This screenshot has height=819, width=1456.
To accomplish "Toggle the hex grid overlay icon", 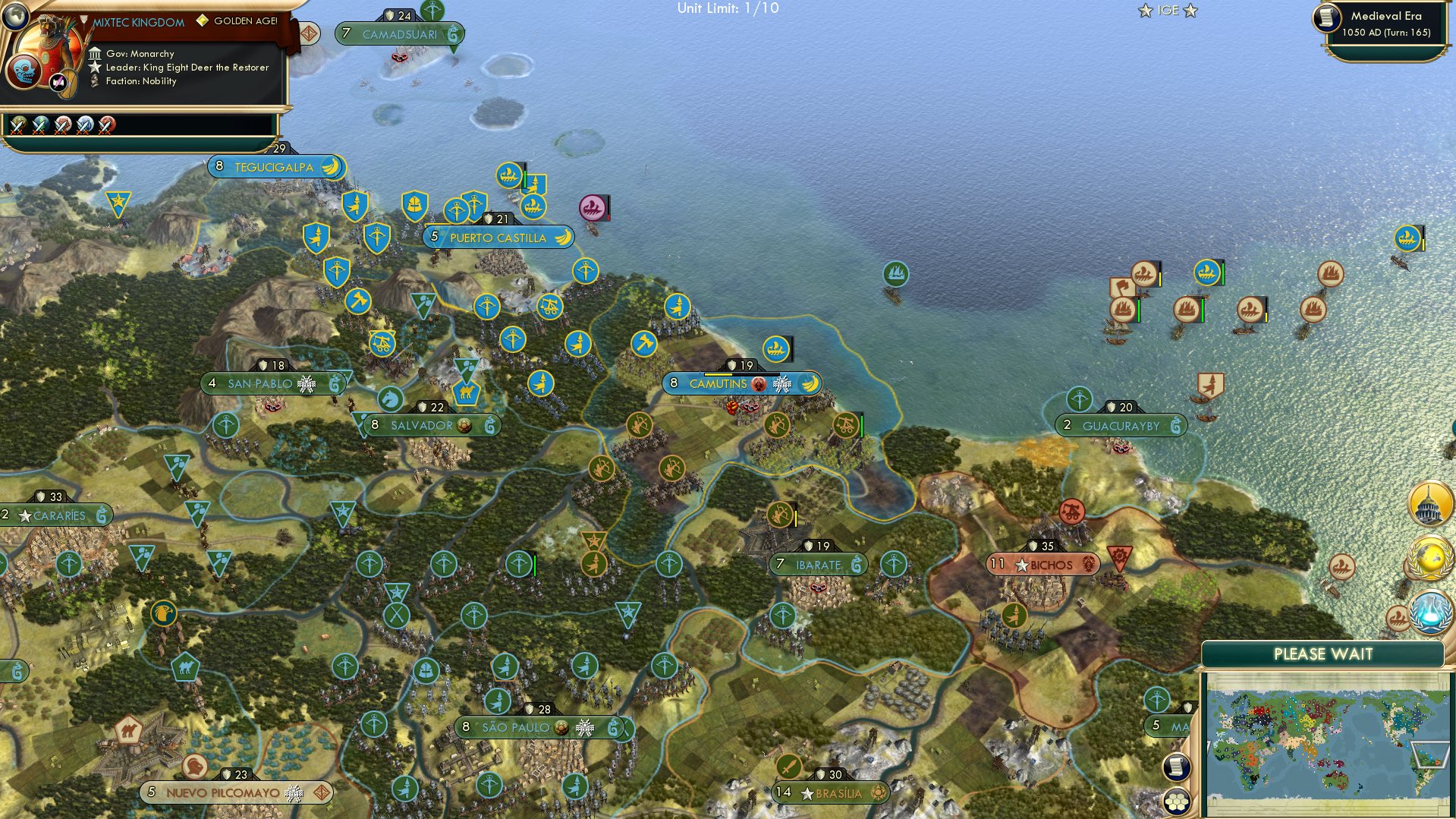I will pyautogui.click(x=1177, y=802).
